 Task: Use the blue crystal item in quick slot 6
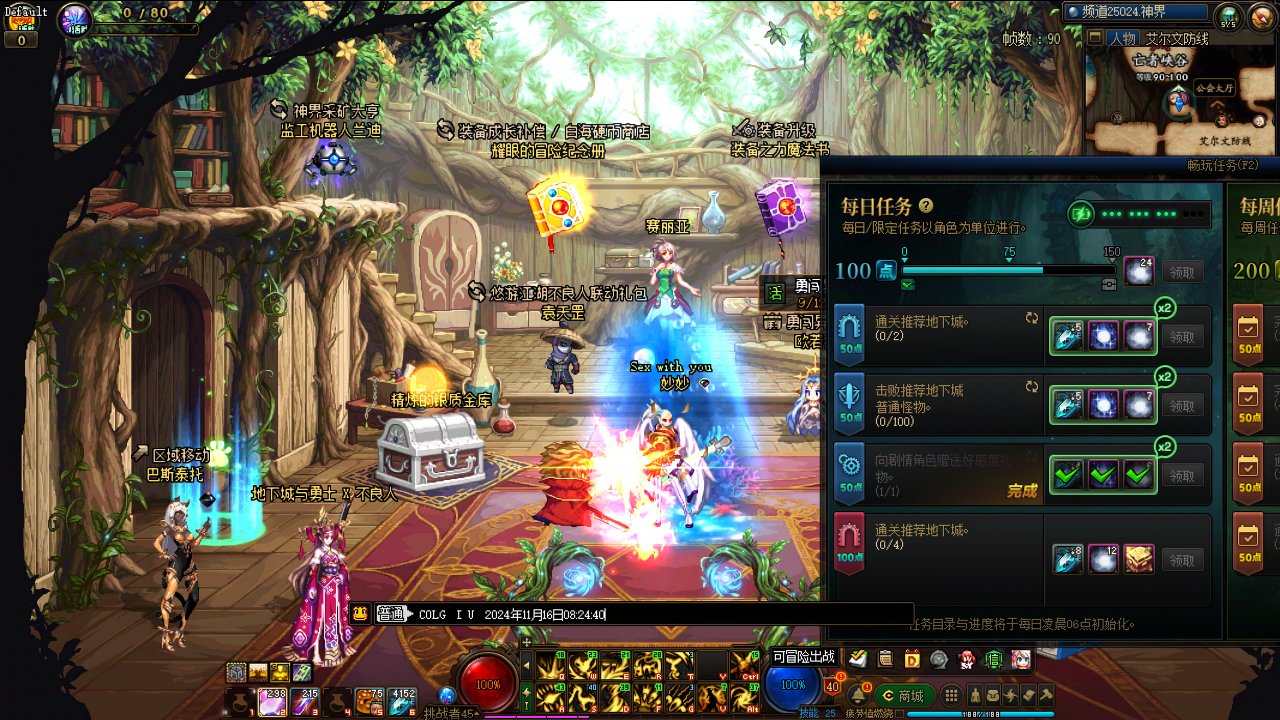coord(403,702)
